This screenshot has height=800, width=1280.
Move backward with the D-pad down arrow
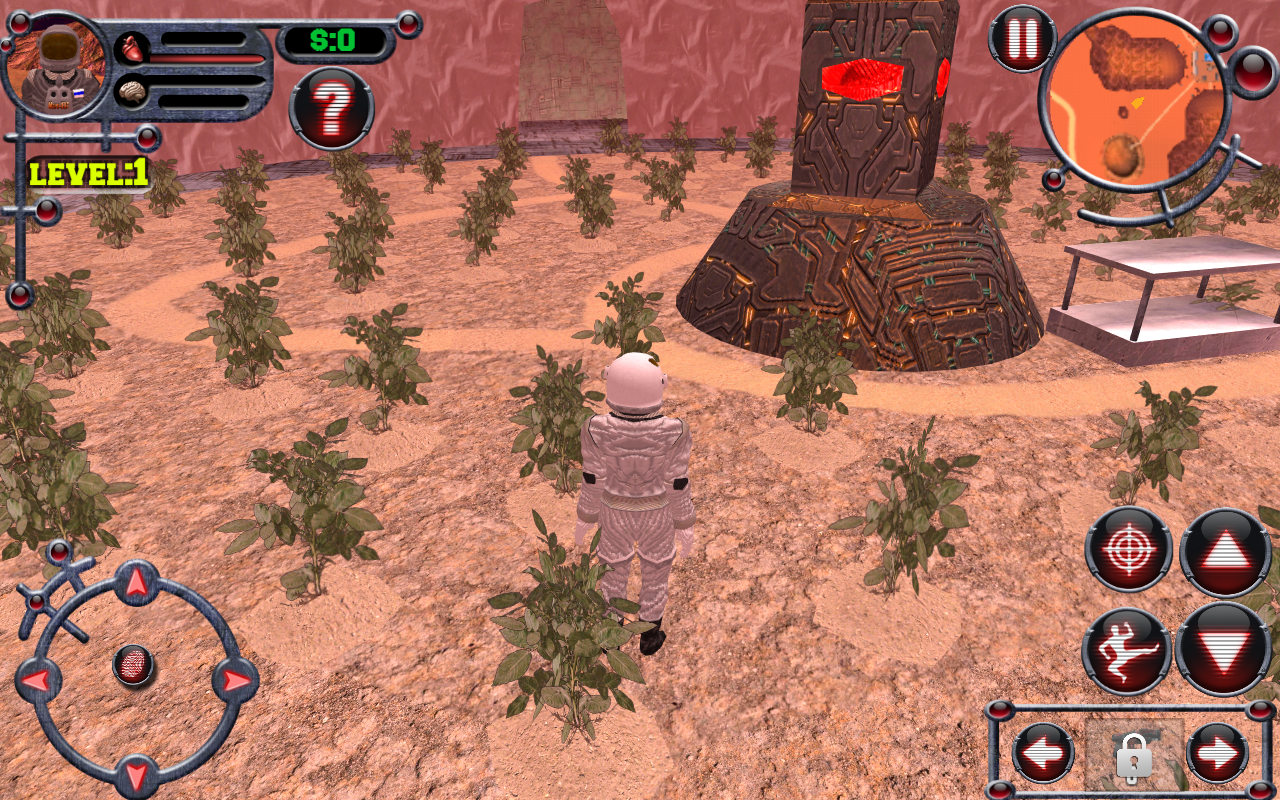click(137, 774)
